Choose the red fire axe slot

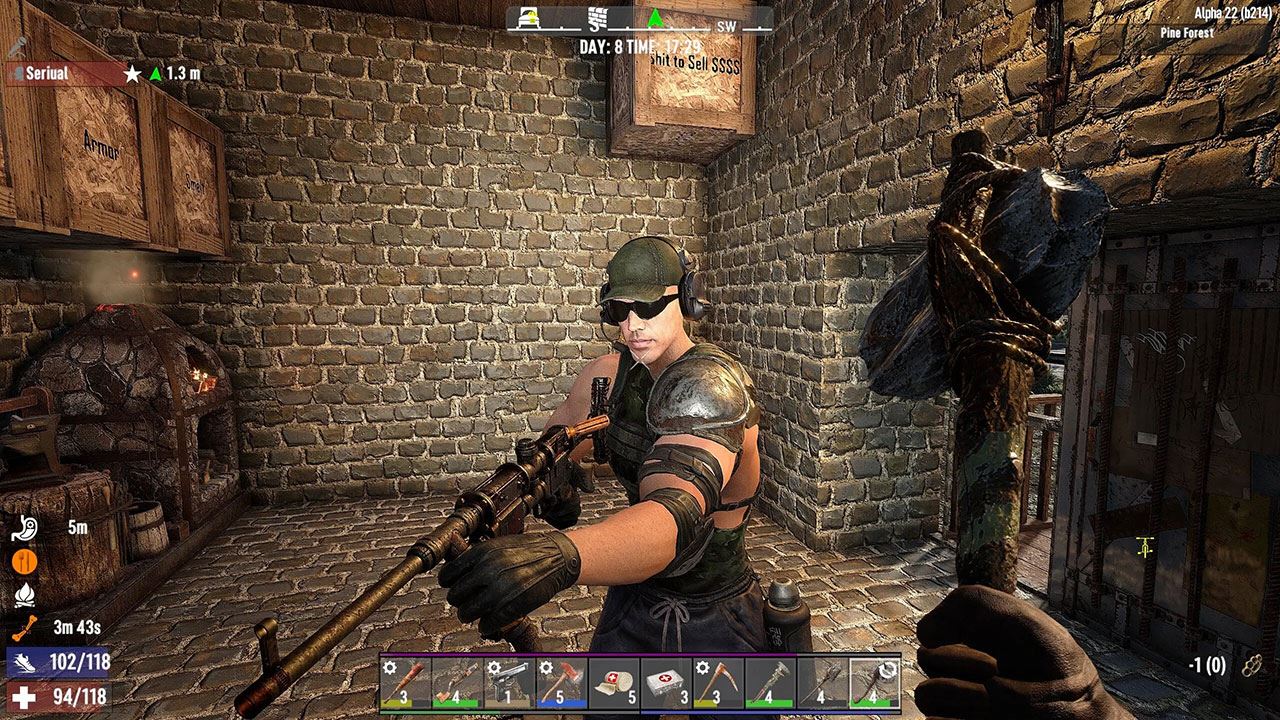(561, 682)
